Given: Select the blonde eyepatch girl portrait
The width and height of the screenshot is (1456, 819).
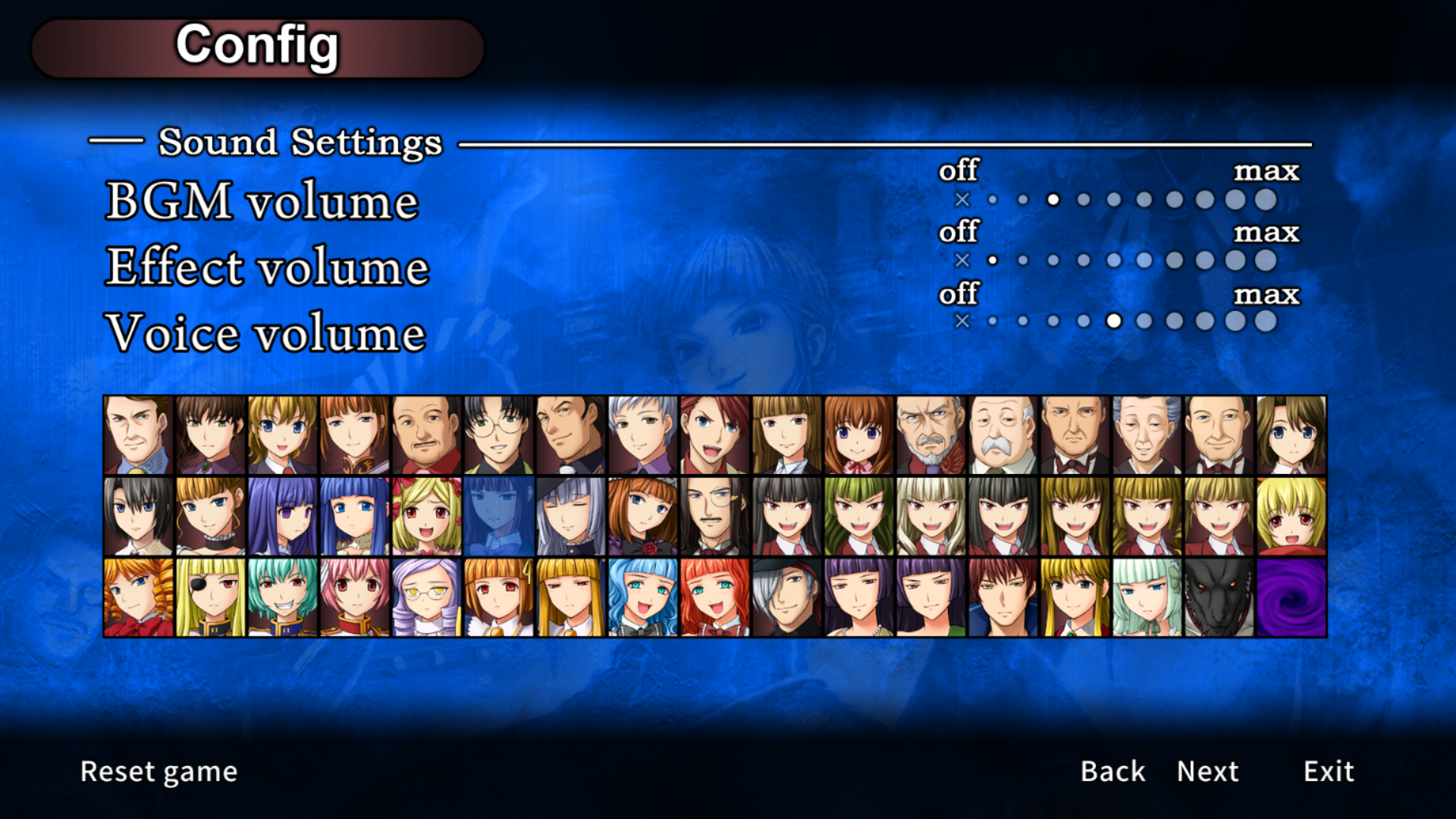Looking at the screenshot, I should 211,598.
